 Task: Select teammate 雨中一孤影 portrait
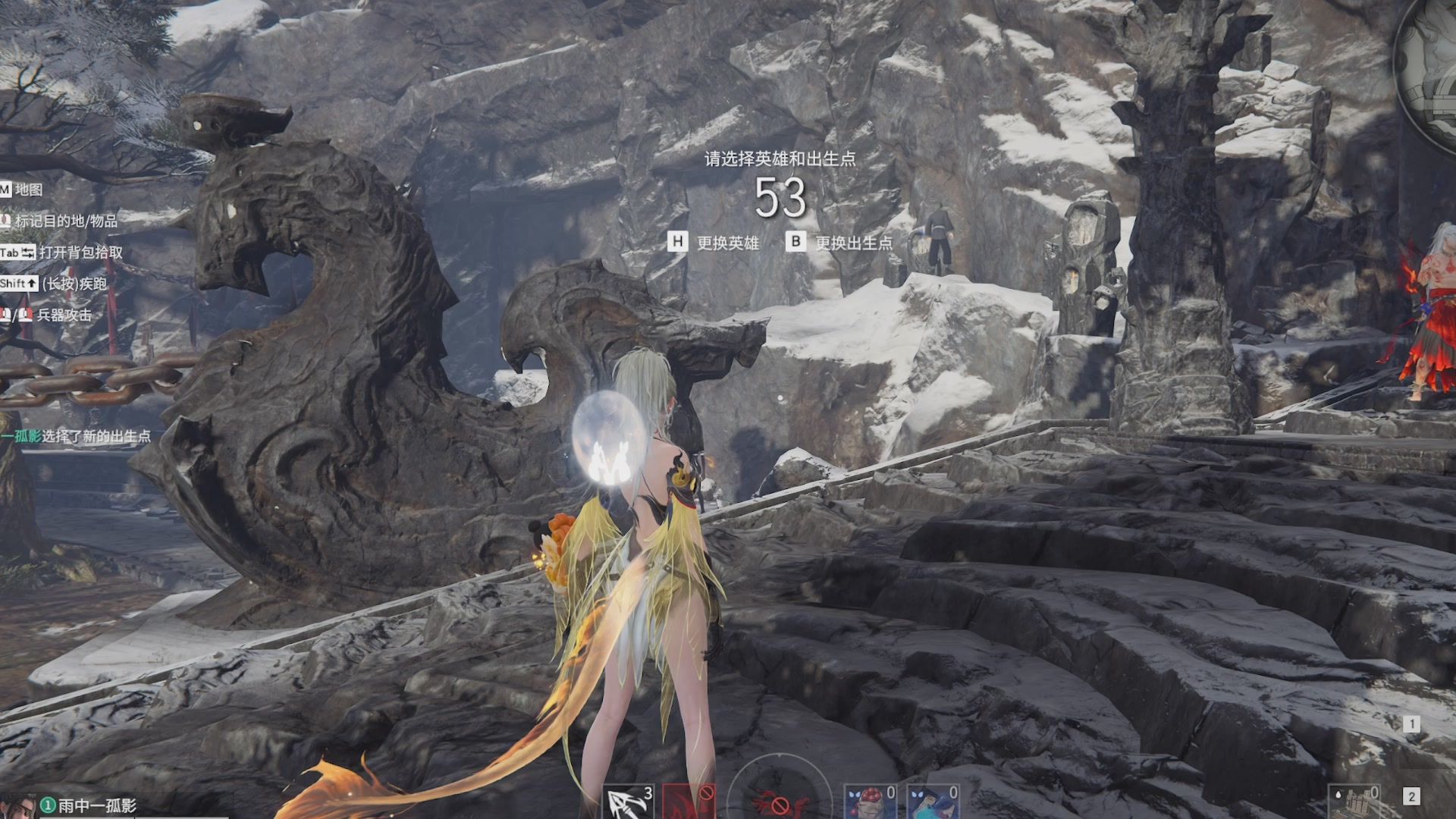coord(18,806)
